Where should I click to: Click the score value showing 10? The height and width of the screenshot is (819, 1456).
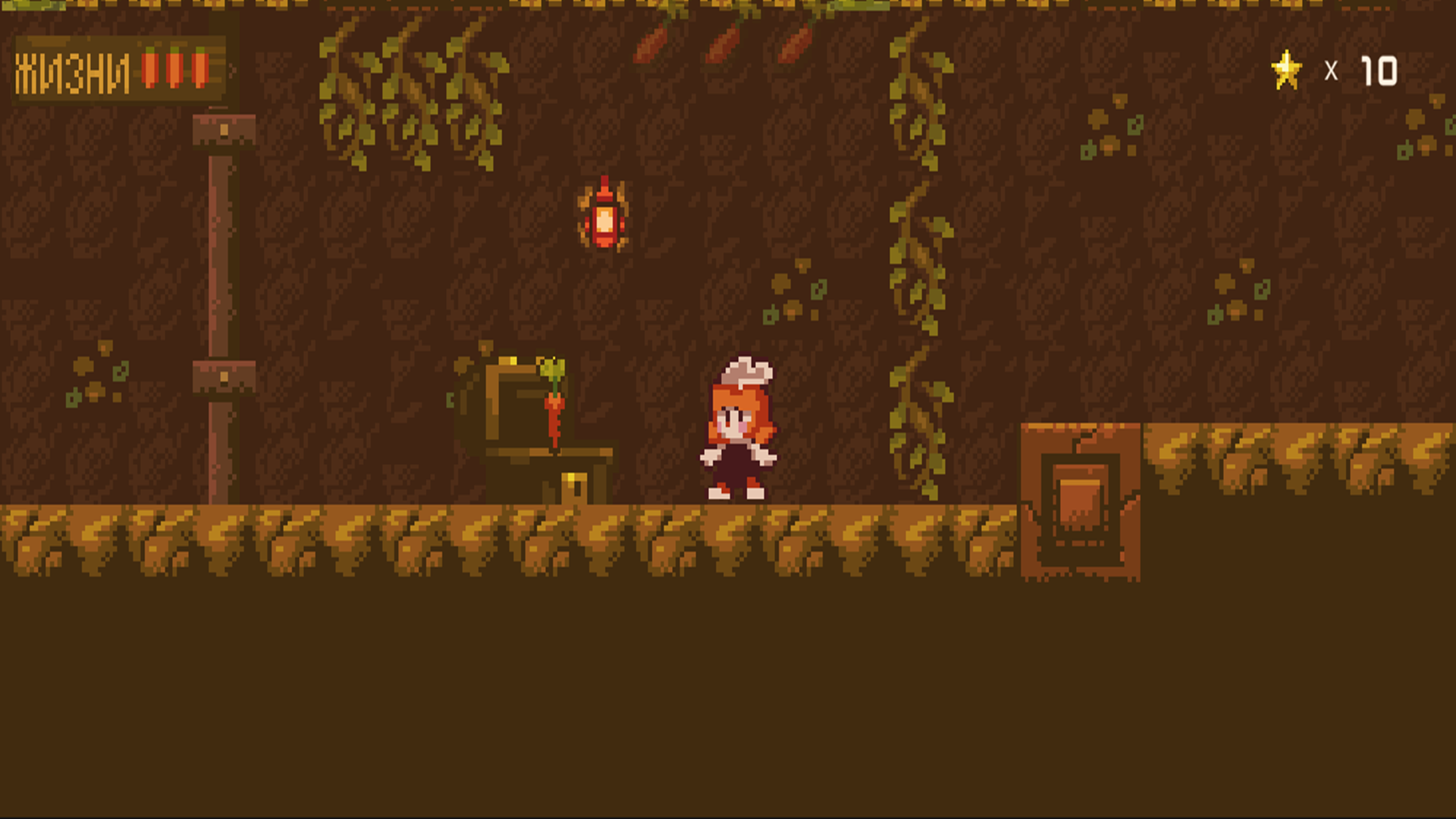(1382, 70)
